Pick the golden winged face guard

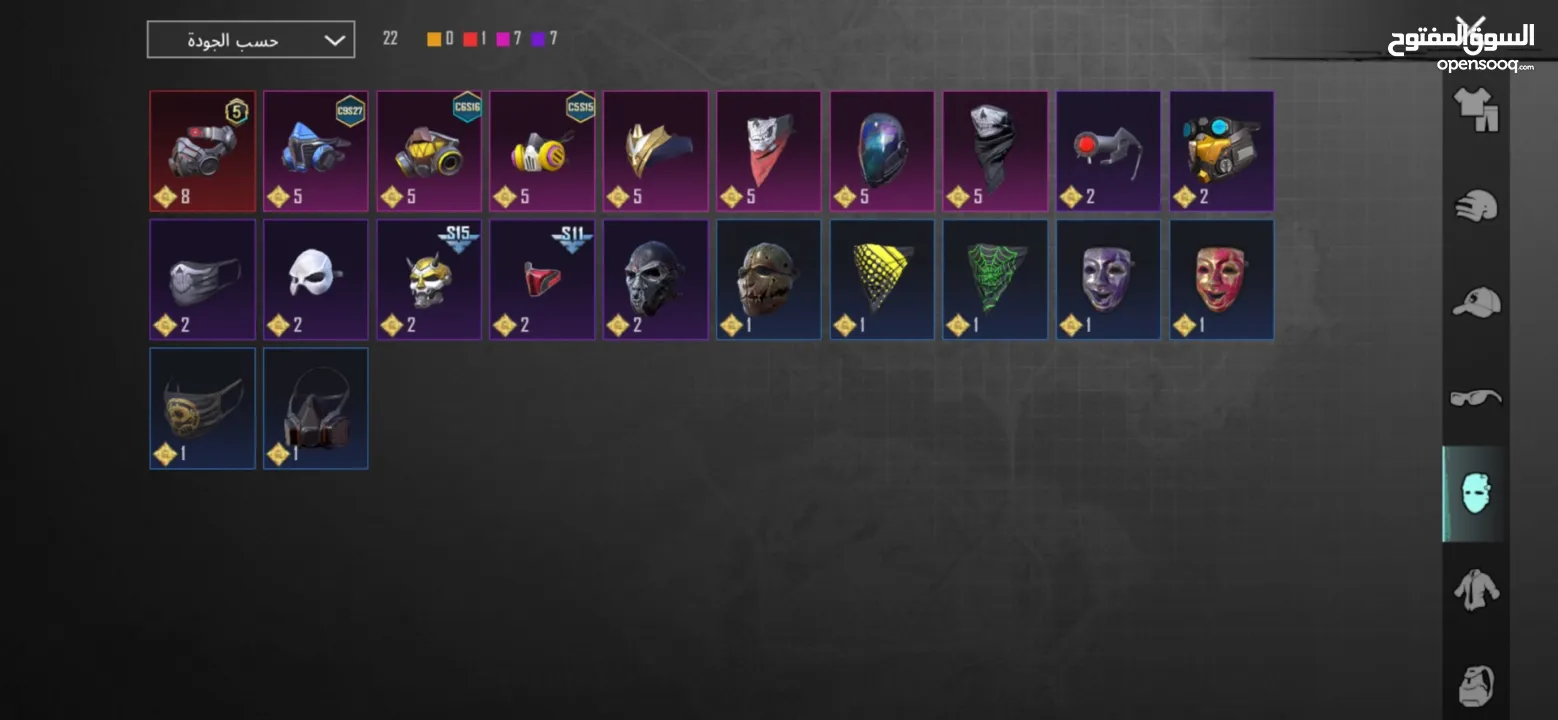tap(655, 151)
